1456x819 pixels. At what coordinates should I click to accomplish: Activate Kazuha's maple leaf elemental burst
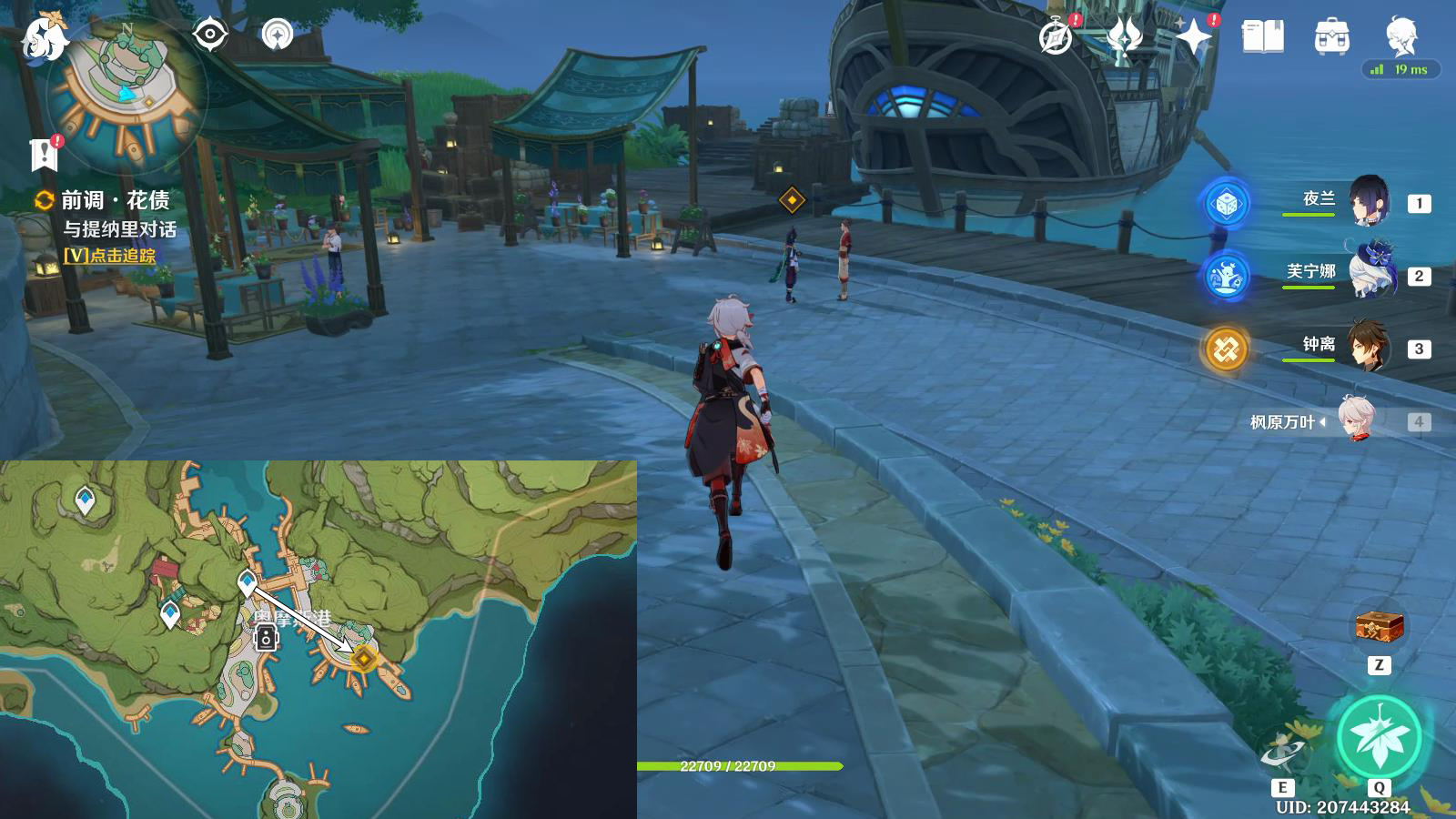(1379, 737)
